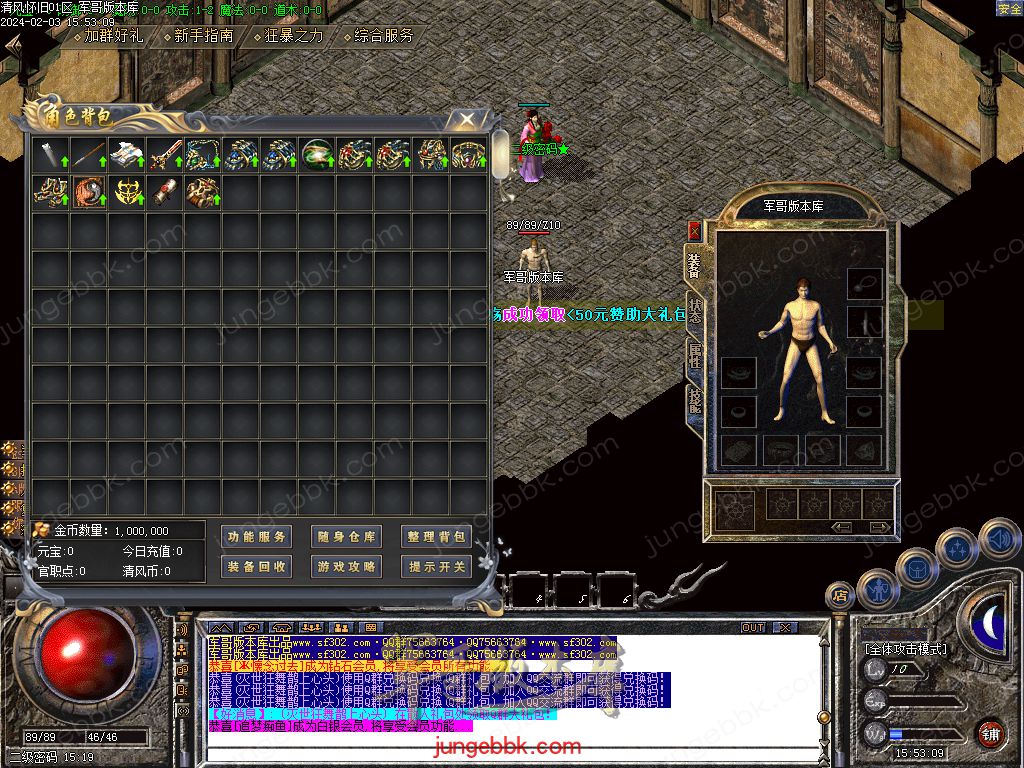Open the 装备回收 equipment recycling

[x=256, y=567]
